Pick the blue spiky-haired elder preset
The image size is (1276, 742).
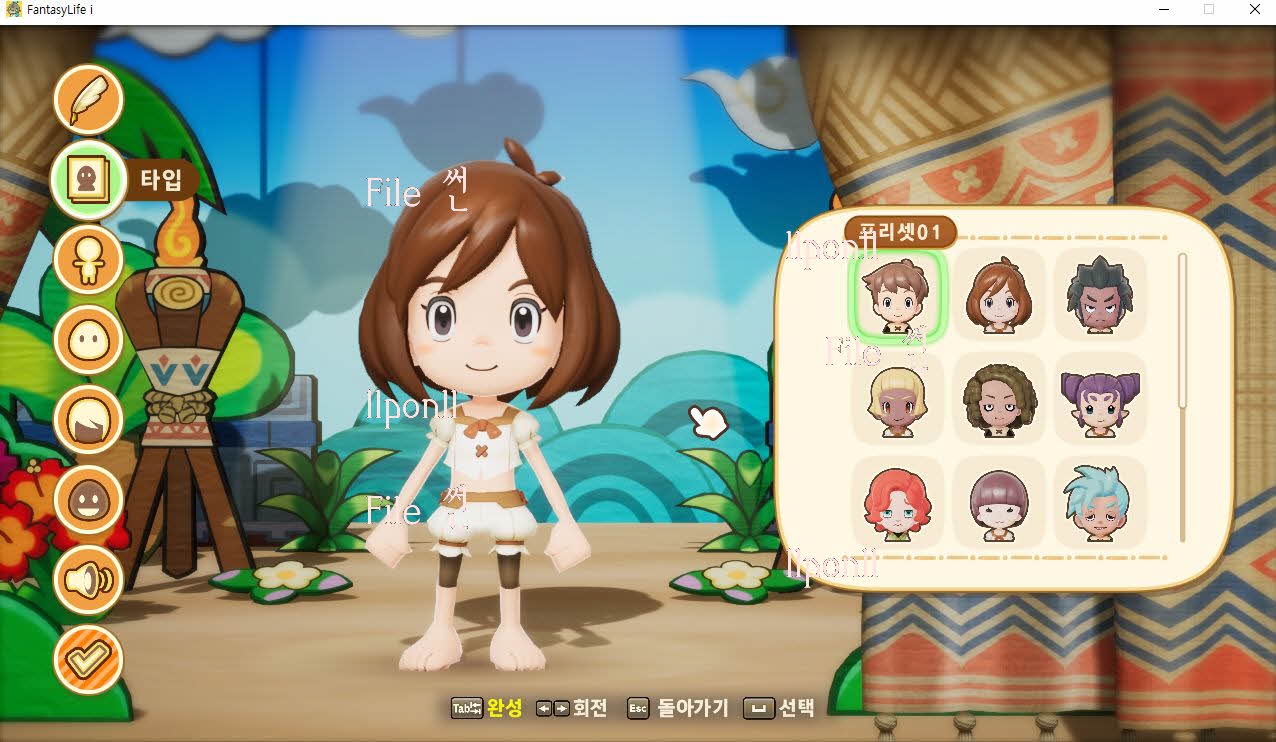[1098, 503]
